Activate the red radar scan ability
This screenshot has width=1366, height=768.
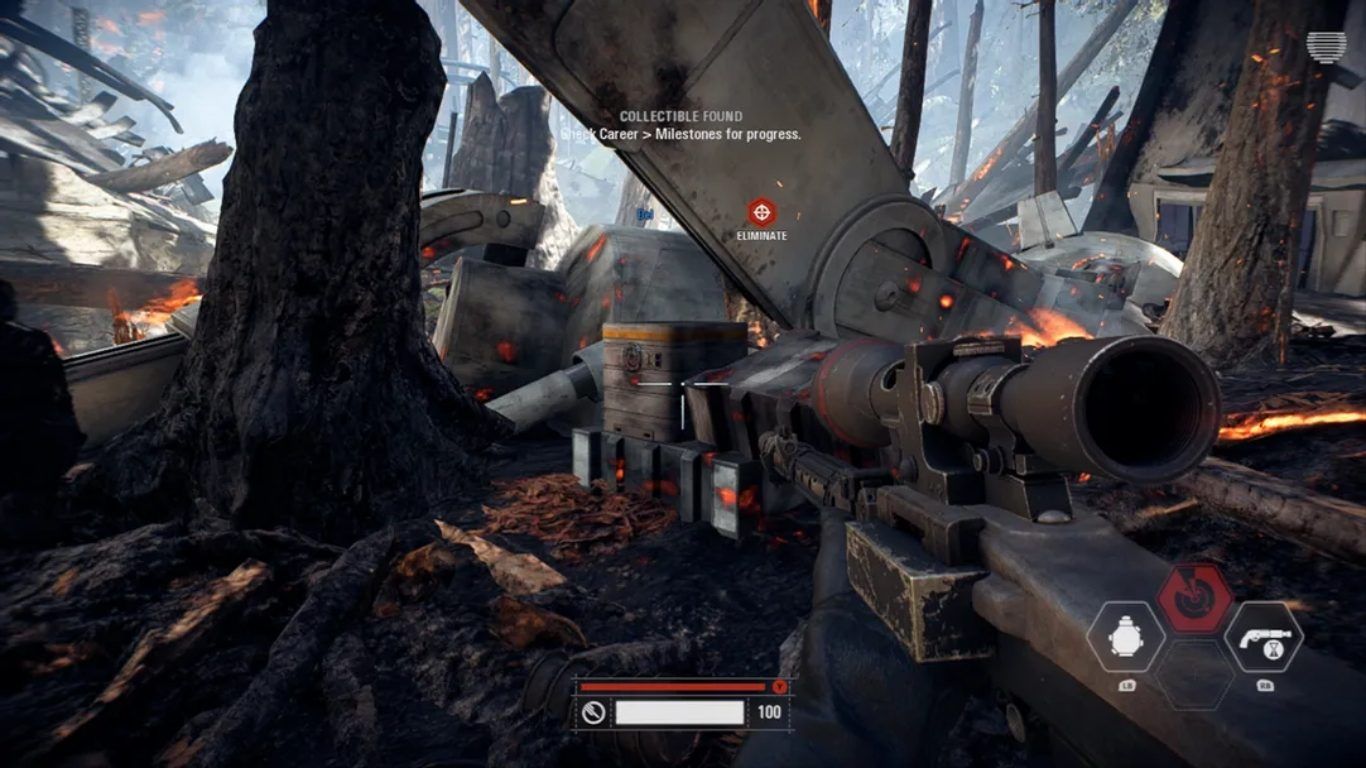pyautogui.click(x=1194, y=598)
